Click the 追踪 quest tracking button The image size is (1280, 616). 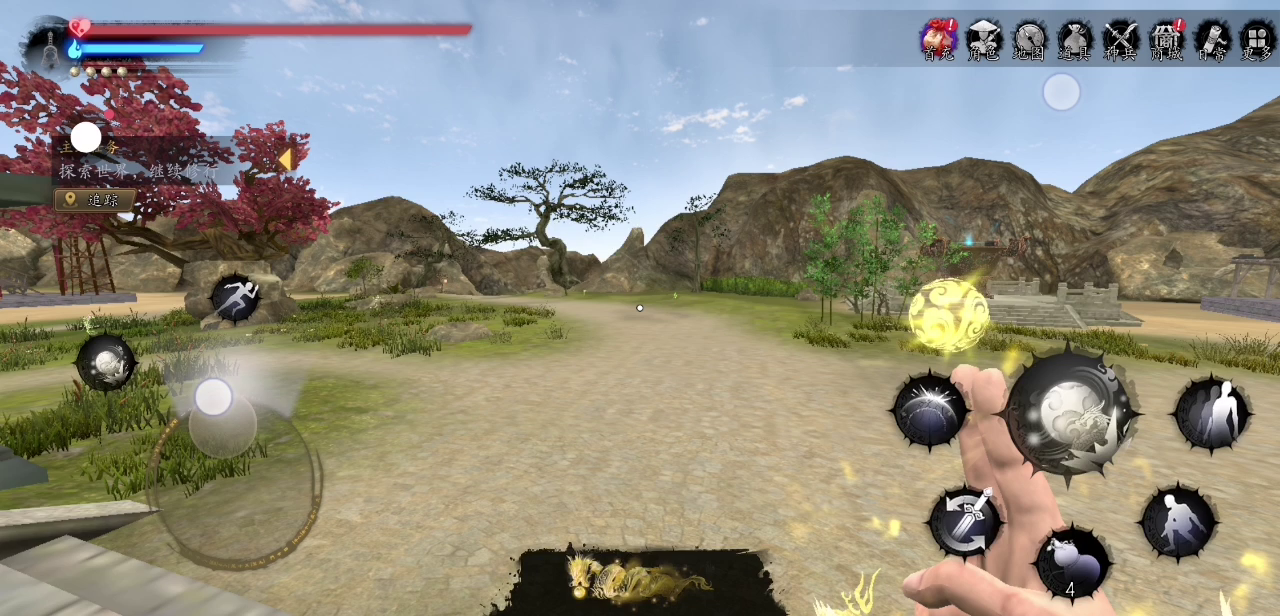[x=96, y=200]
